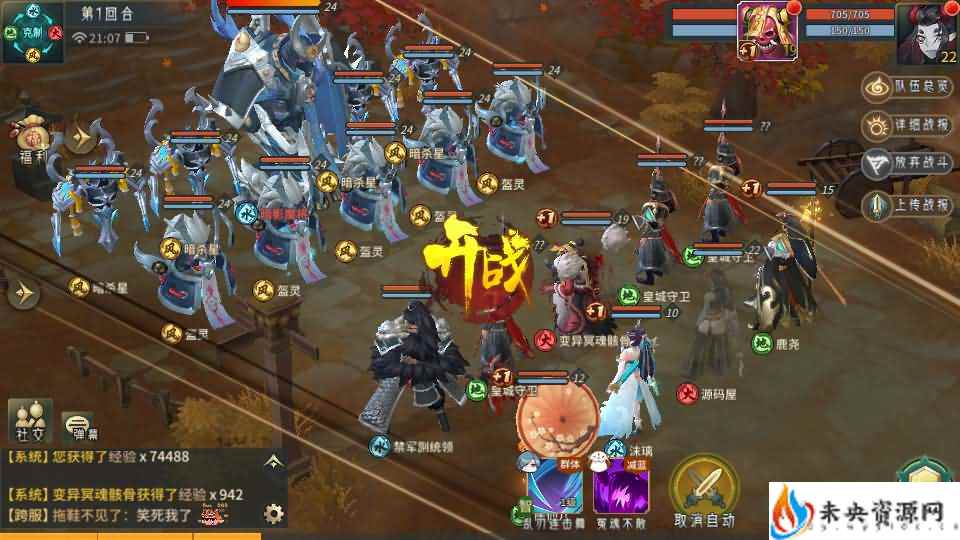Screen dimensions: 960x540
Task: Select the pink skull pet portrait
Action: (767, 30)
